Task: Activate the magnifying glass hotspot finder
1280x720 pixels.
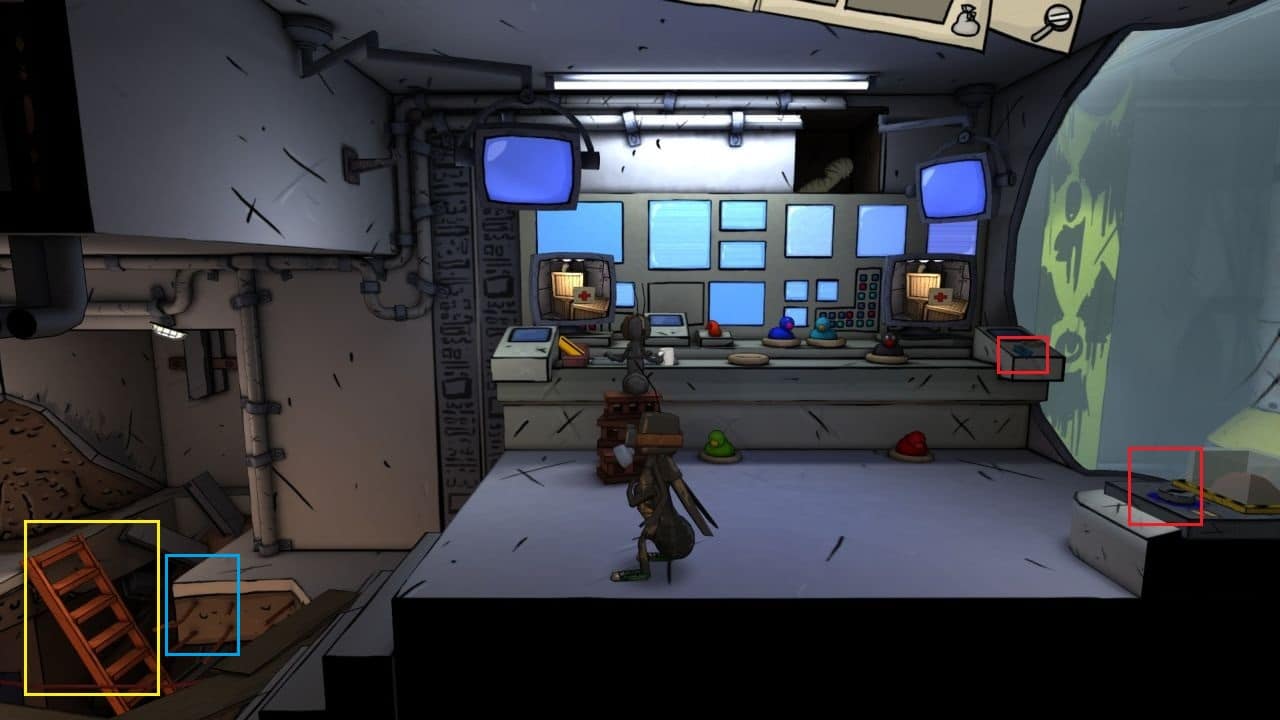Action: (1051, 23)
